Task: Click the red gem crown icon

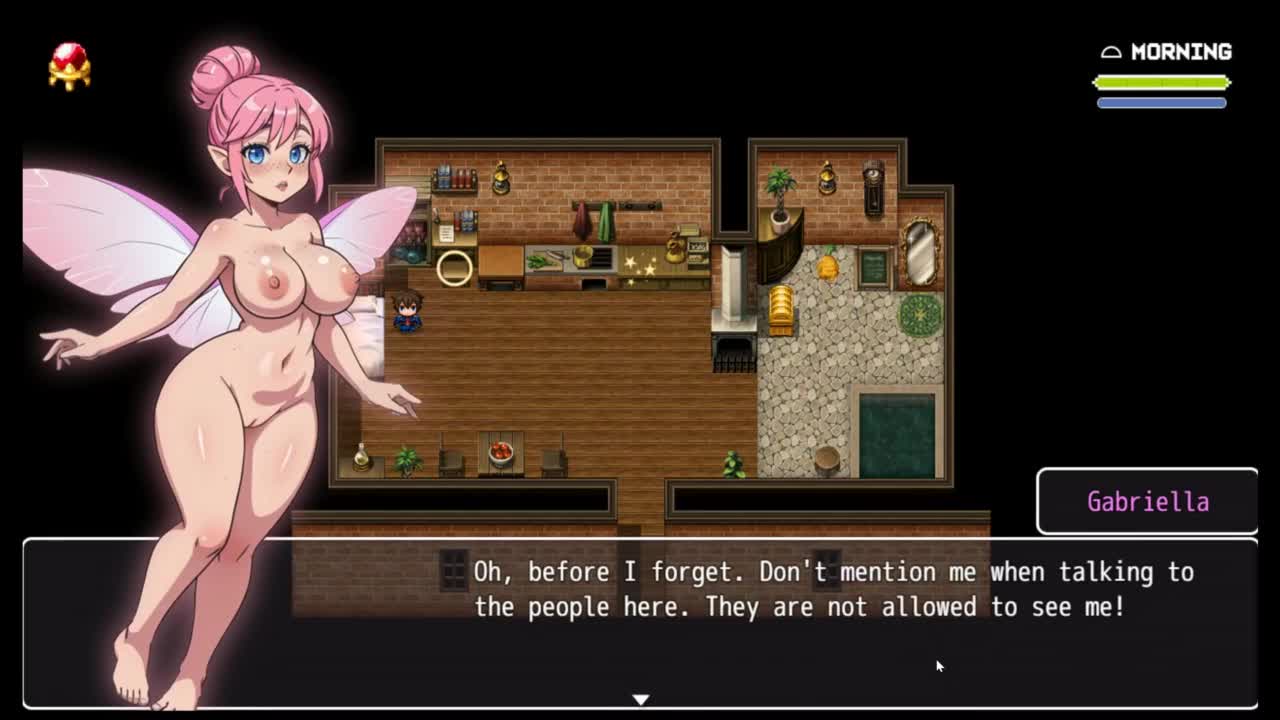Action: pyautogui.click(x=69, y=66)
